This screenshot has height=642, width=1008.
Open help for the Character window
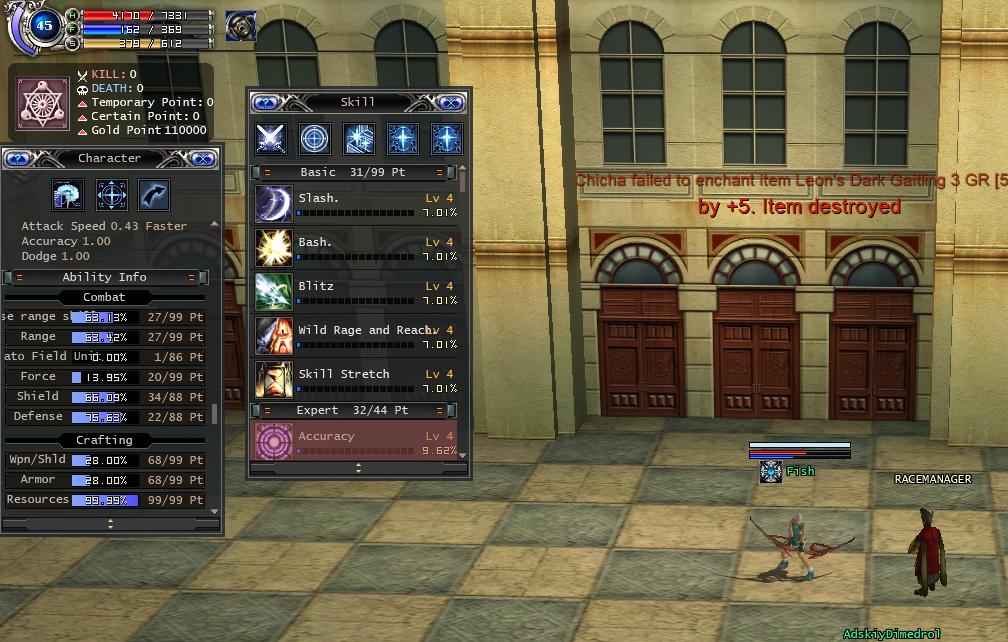[x=17, y=158]
